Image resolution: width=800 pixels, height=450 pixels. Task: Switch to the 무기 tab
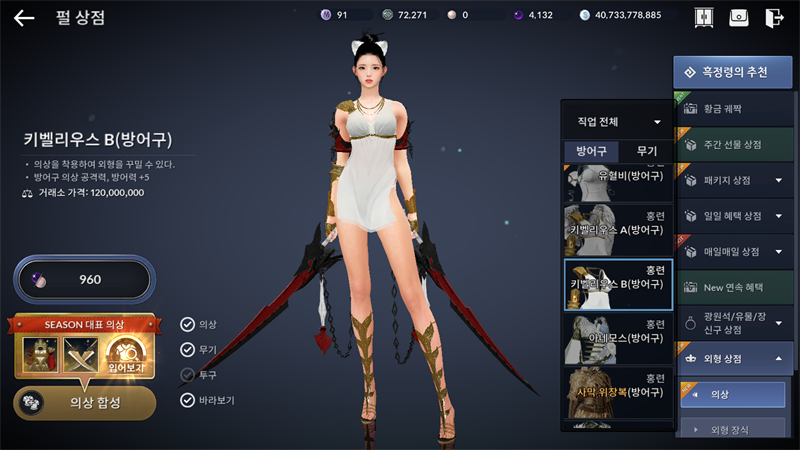(646, 151)
